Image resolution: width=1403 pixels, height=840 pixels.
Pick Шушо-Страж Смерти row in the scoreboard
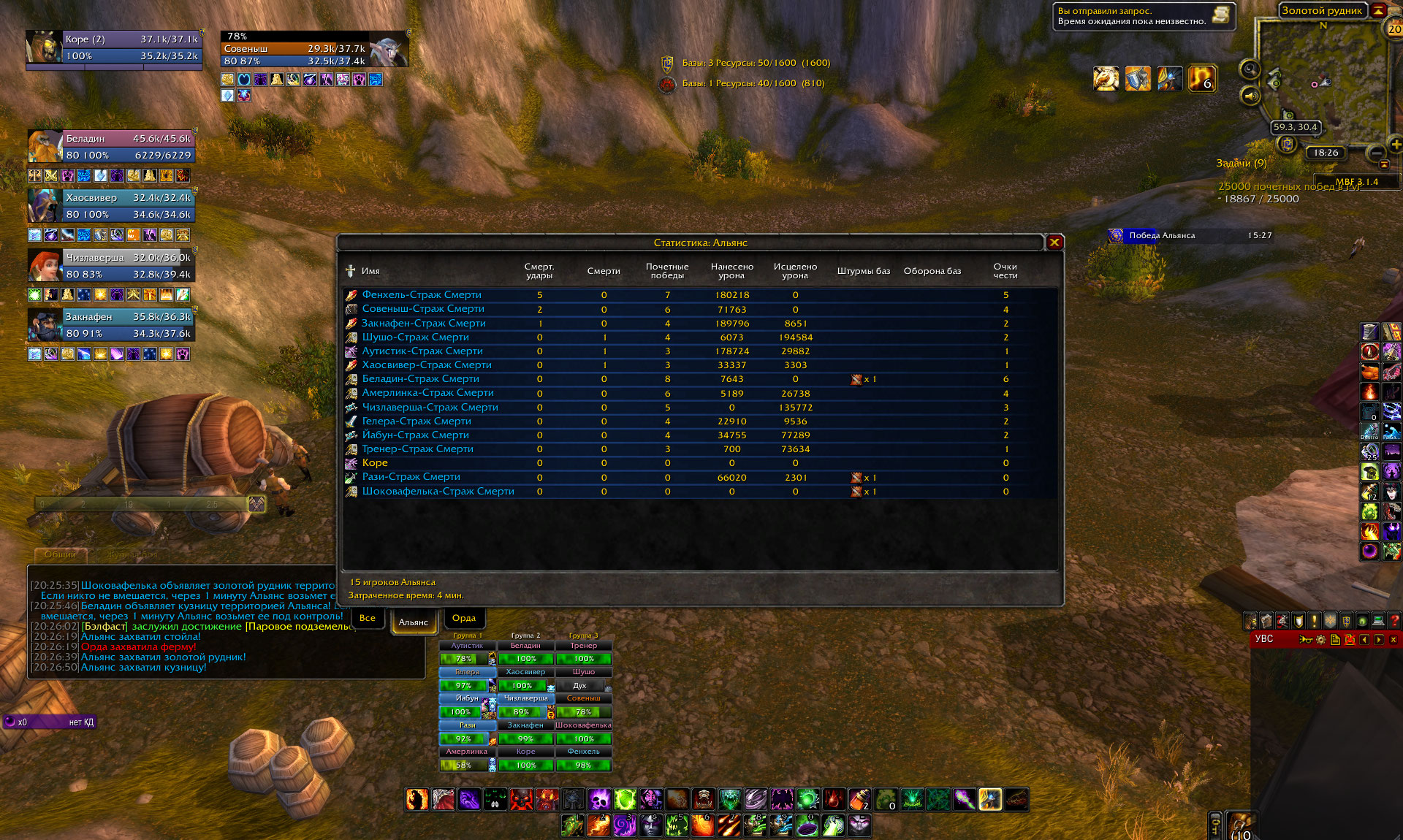[415, 337]
